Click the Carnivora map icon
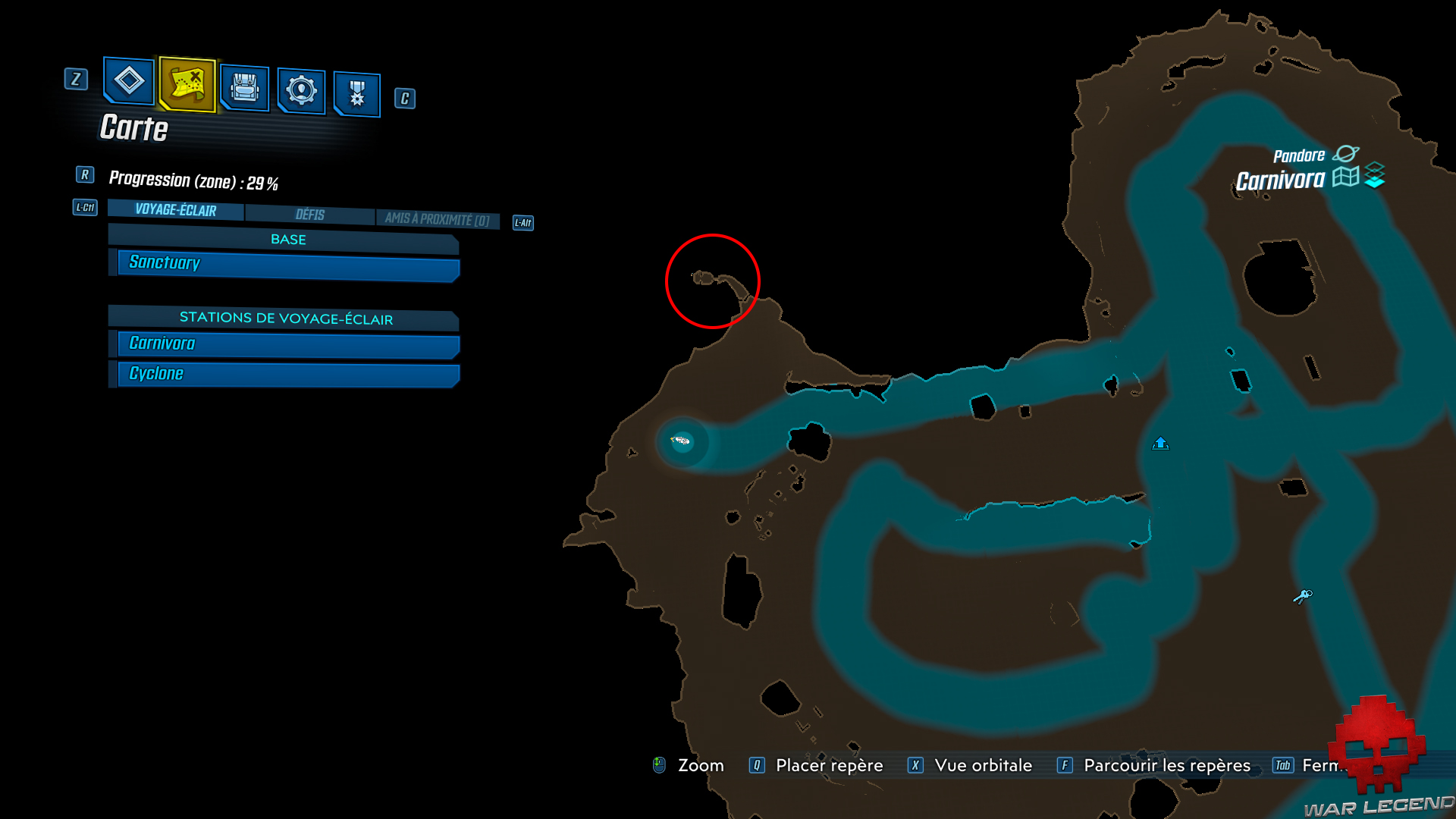 pyautogui.click(x=1345, y=176)
